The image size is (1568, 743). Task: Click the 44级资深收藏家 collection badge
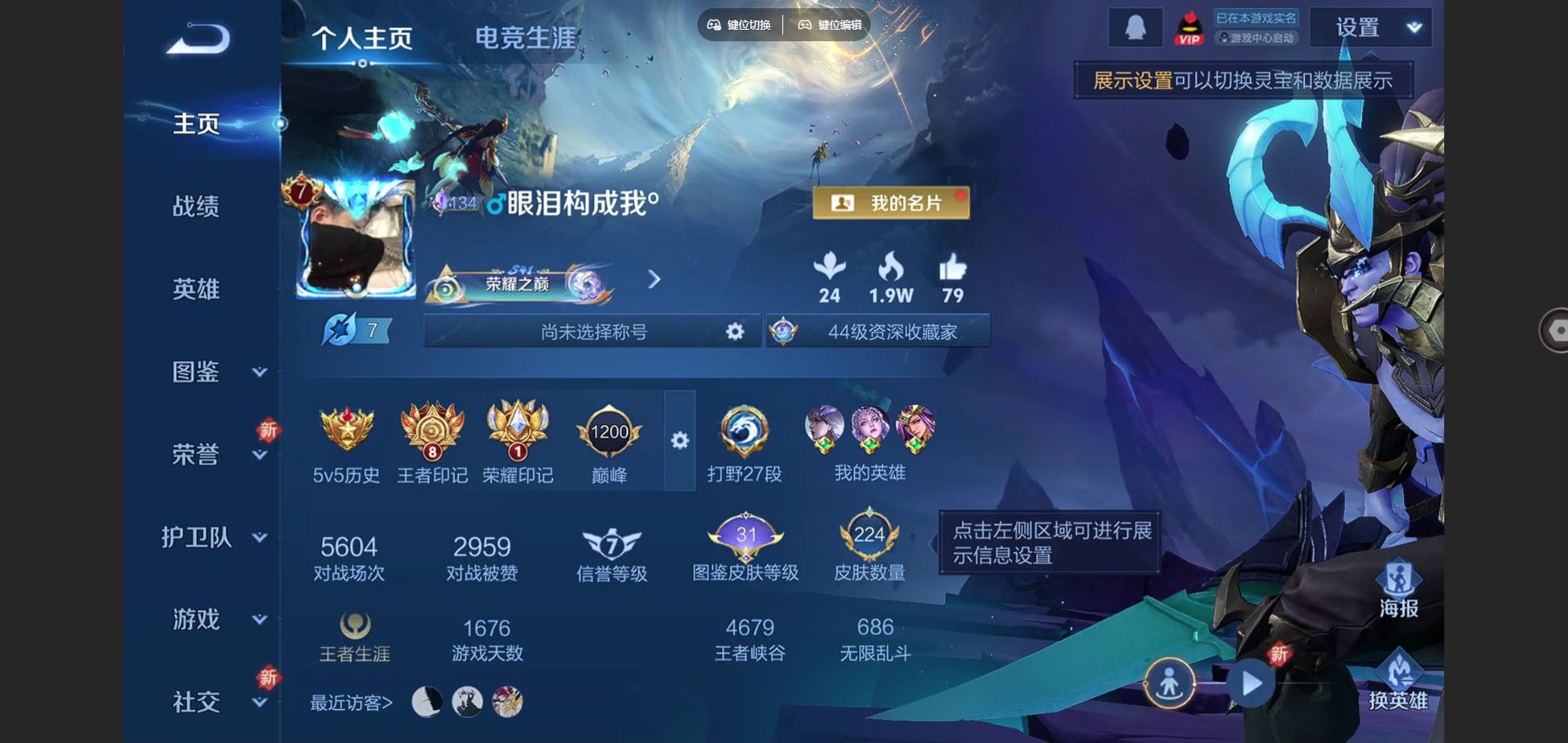pos(893,331)
